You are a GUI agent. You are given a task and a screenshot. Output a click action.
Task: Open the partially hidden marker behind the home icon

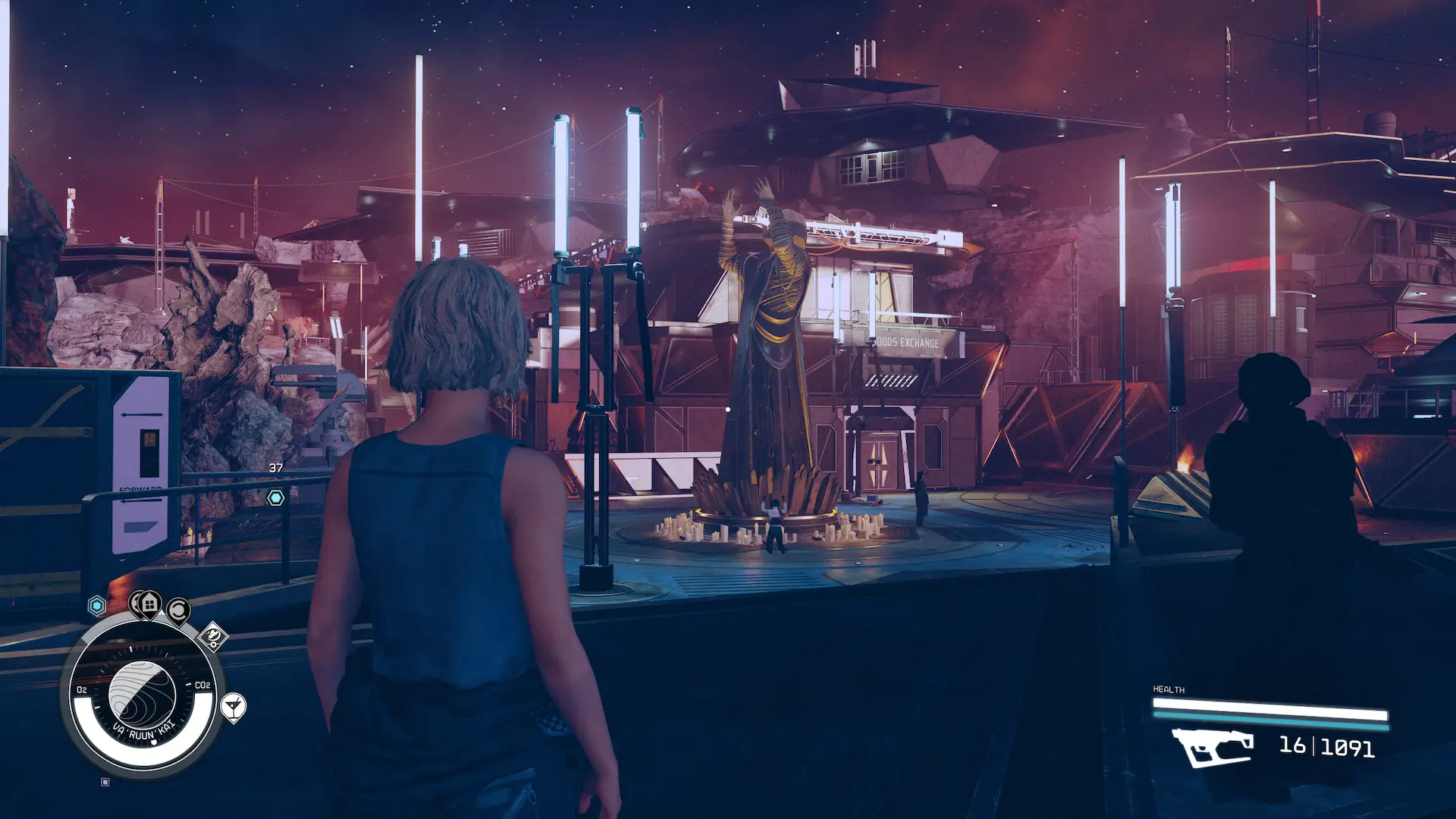[x=135, y=603]
